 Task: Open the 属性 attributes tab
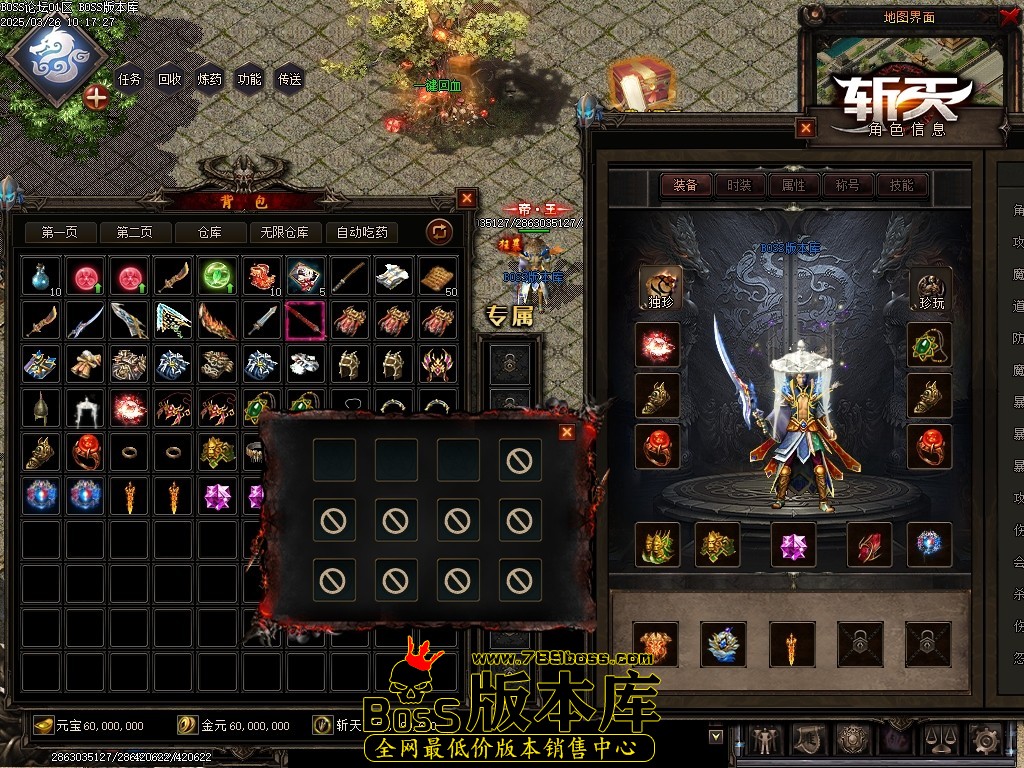click(793, 185)
